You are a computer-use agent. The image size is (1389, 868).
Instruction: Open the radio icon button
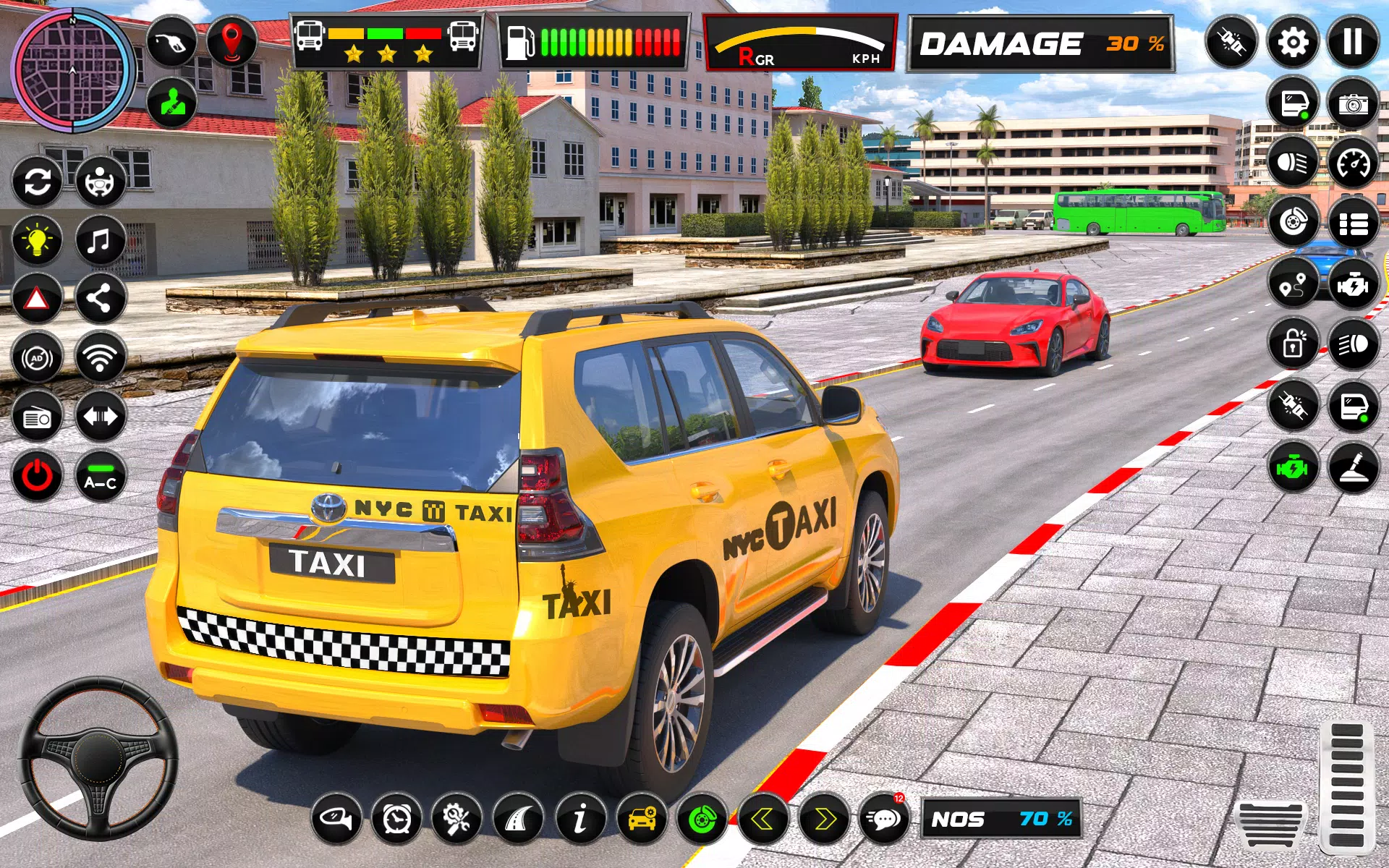click(x=37, y=417)
